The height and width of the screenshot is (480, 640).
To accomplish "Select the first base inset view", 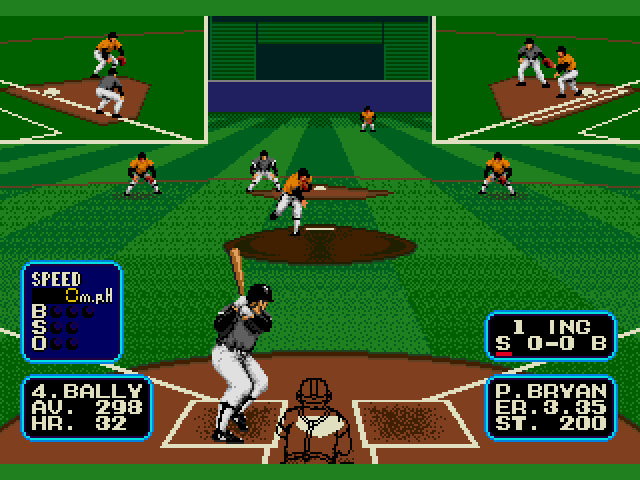I will tap(538, 78).
